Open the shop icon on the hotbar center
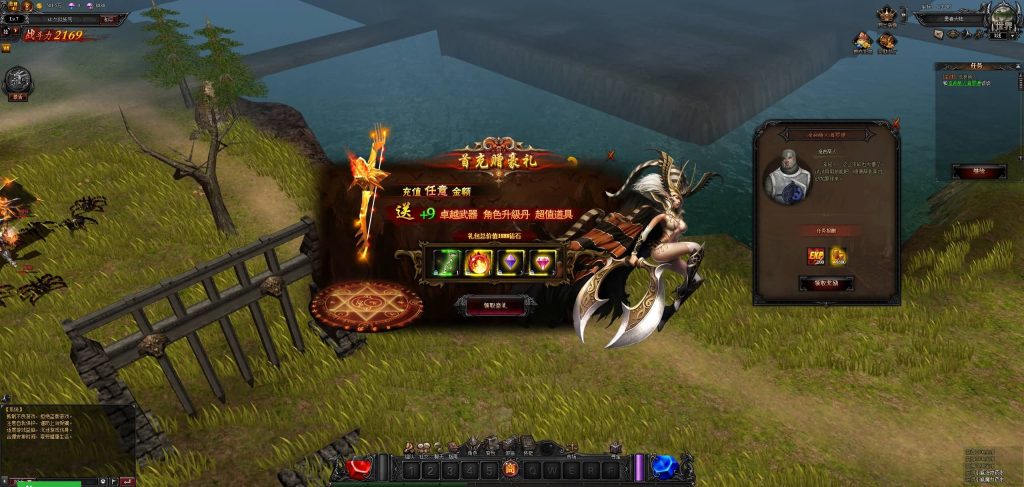Screen dimensions: 1024x487 click(510, 468)
